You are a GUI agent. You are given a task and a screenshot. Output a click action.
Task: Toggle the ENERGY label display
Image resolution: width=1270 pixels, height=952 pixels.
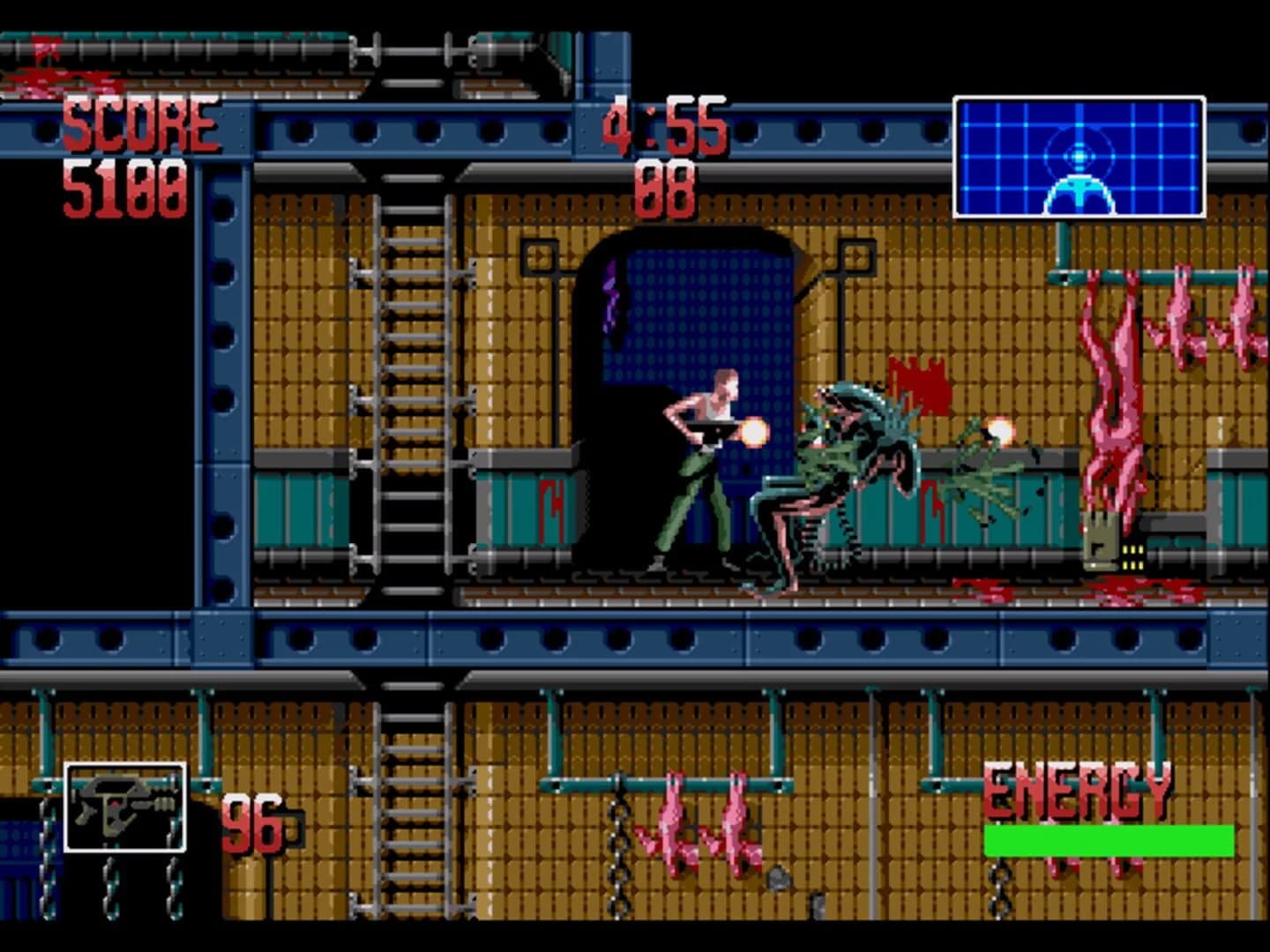pyautogui.click(x=1078, y=792)
